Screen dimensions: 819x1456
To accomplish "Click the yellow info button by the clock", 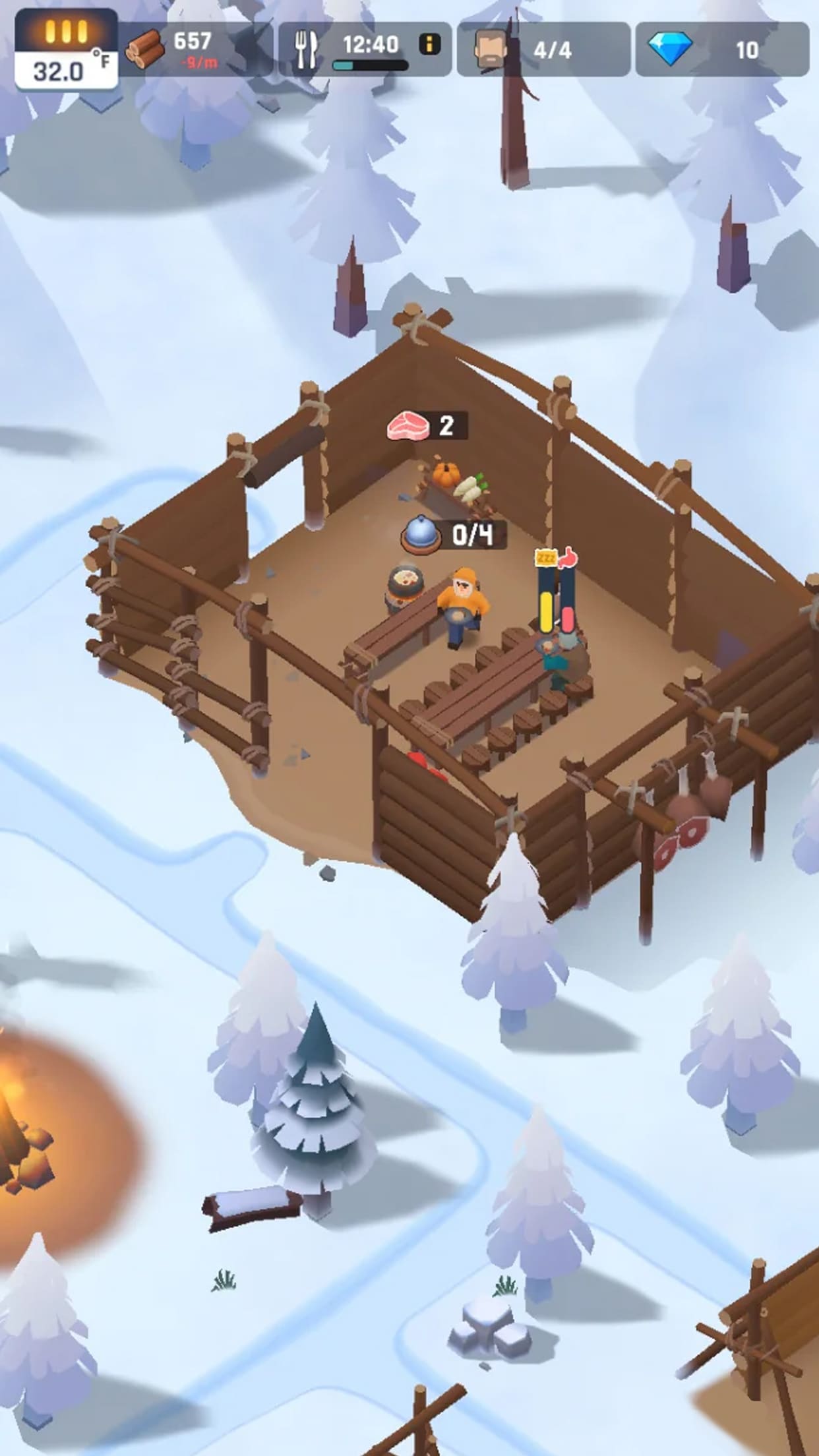I will pos(430,45).
